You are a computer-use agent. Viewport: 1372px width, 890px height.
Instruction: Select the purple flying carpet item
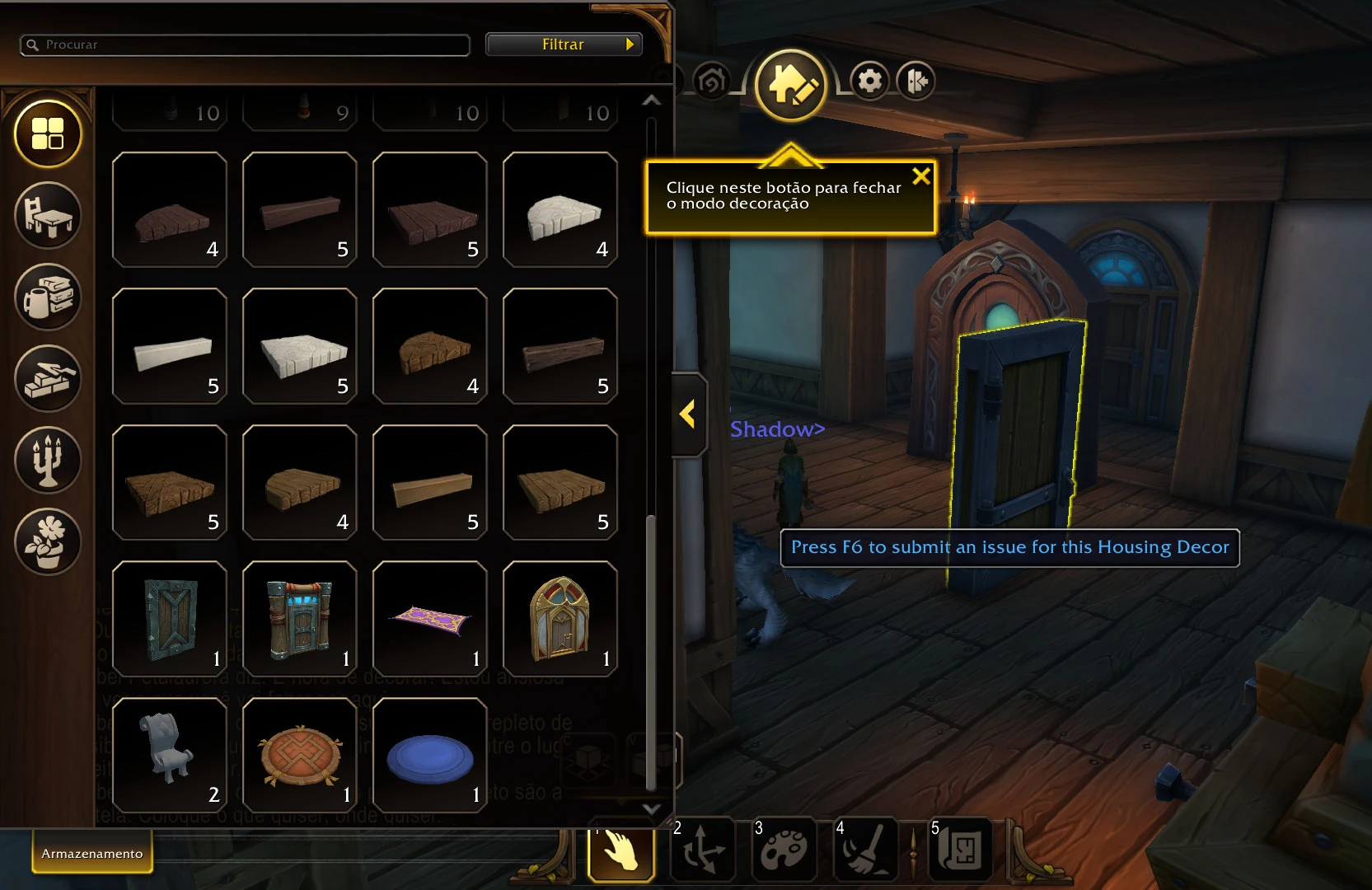pos(430,618)
